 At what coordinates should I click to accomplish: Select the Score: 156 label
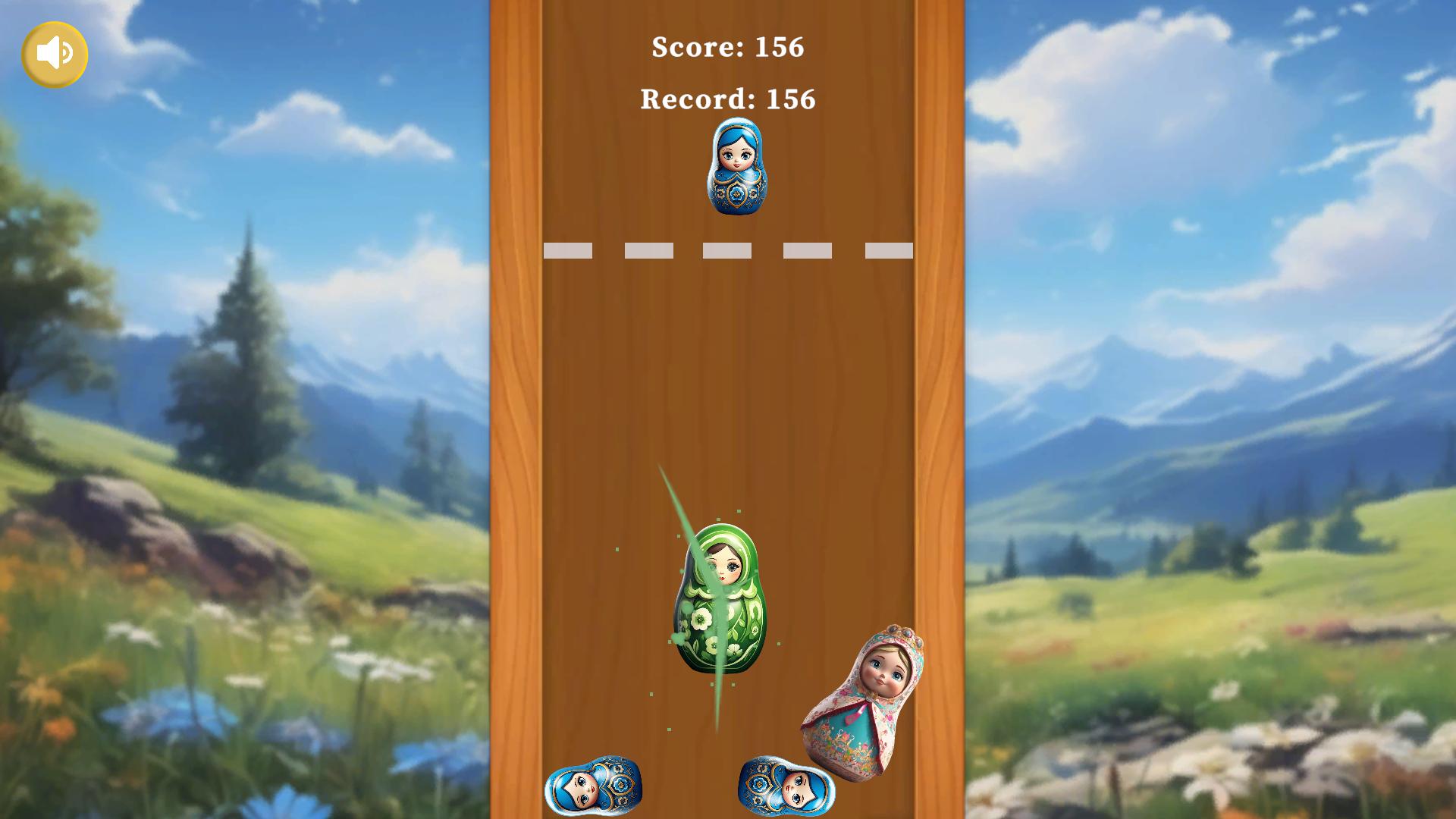727,48
